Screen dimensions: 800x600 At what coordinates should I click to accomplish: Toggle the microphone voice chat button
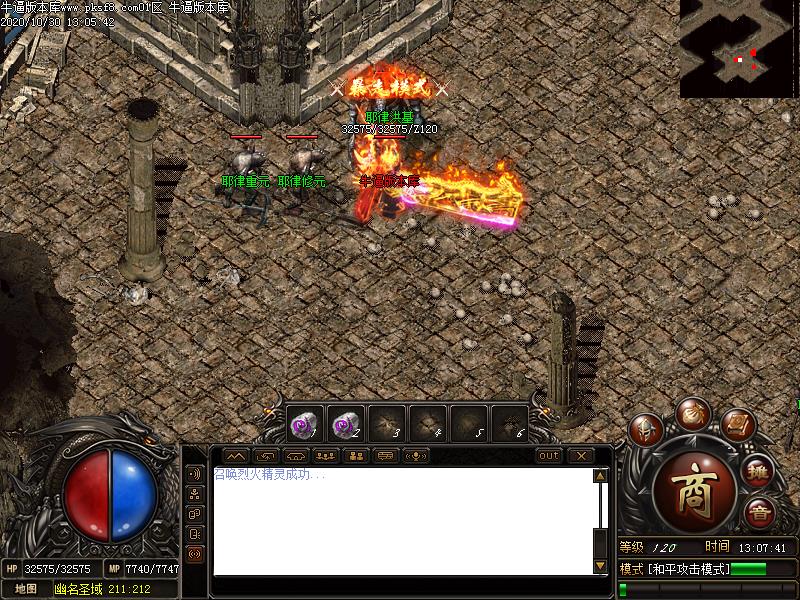(x=415, y=455)
